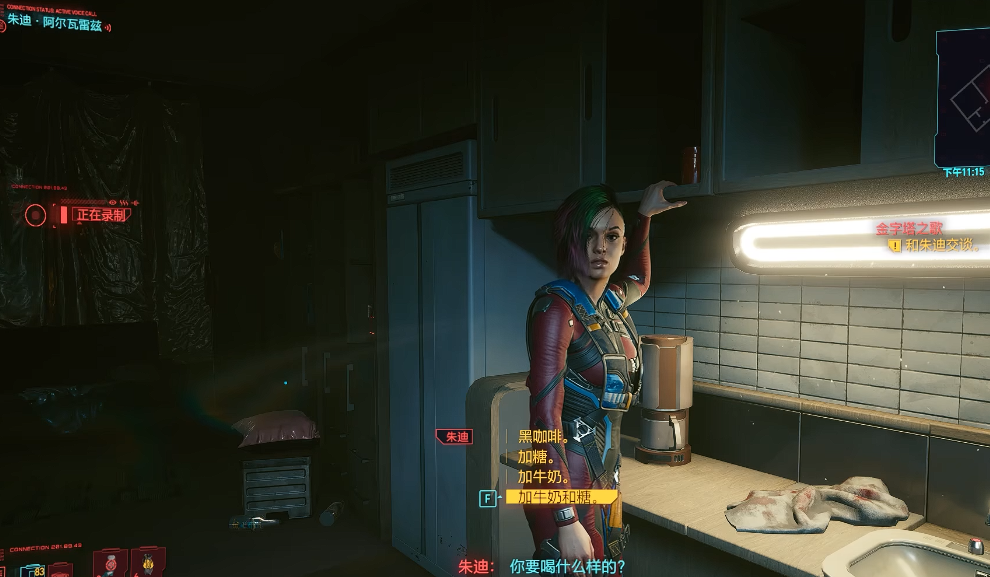
Task: Select the 金字塔之歌 quest tracker
Action: tap(910, 228)
